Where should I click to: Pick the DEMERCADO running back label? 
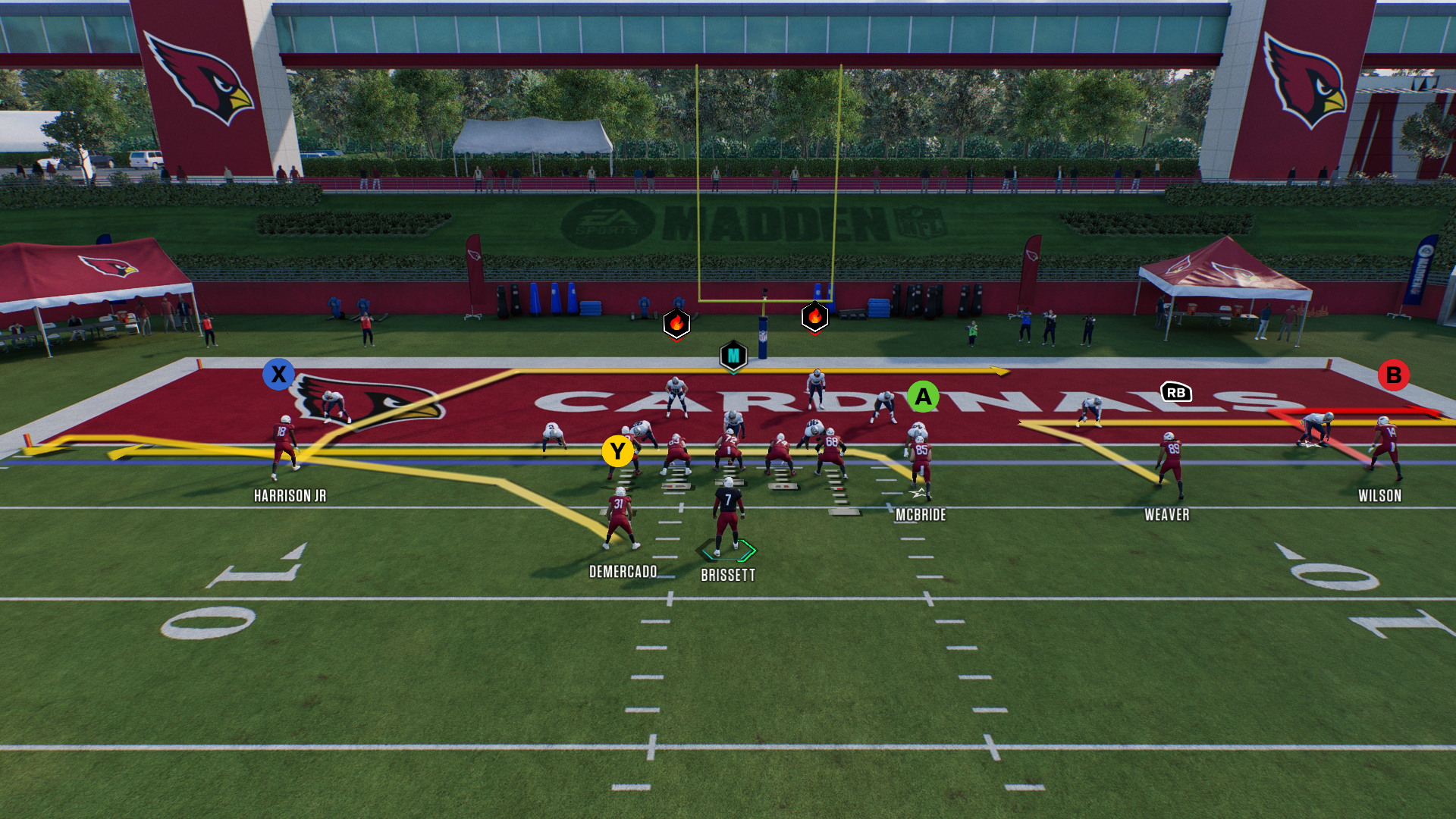(623, 572)
